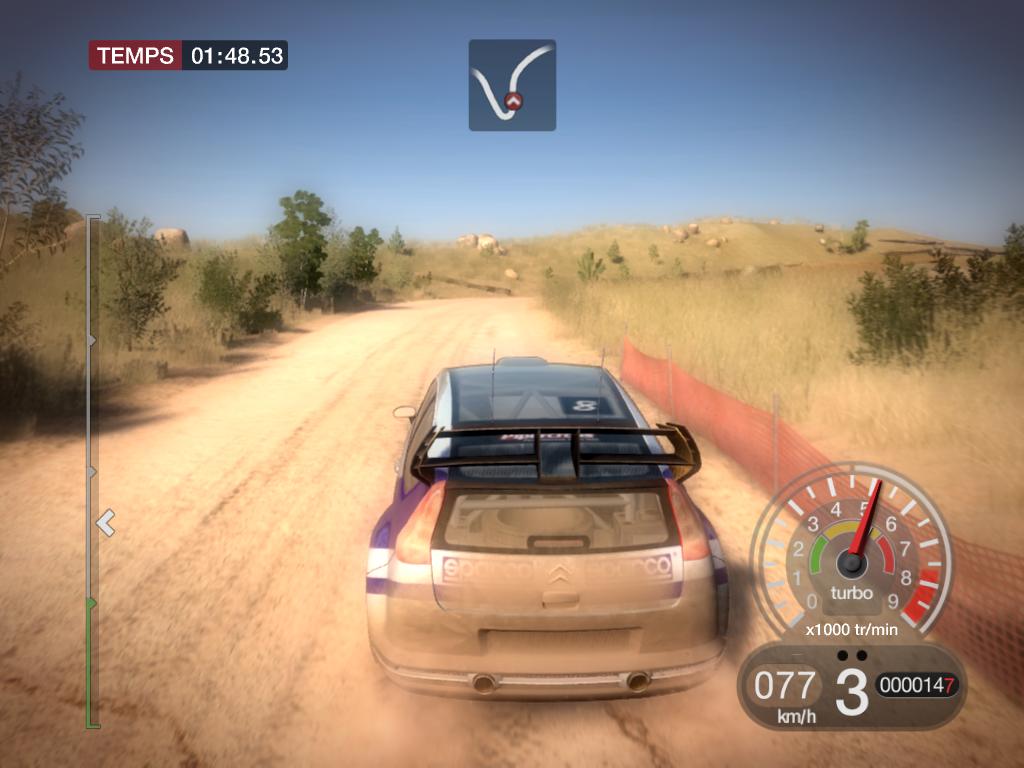Select the white arrow marker on stage progress bar

click(105, 522)
